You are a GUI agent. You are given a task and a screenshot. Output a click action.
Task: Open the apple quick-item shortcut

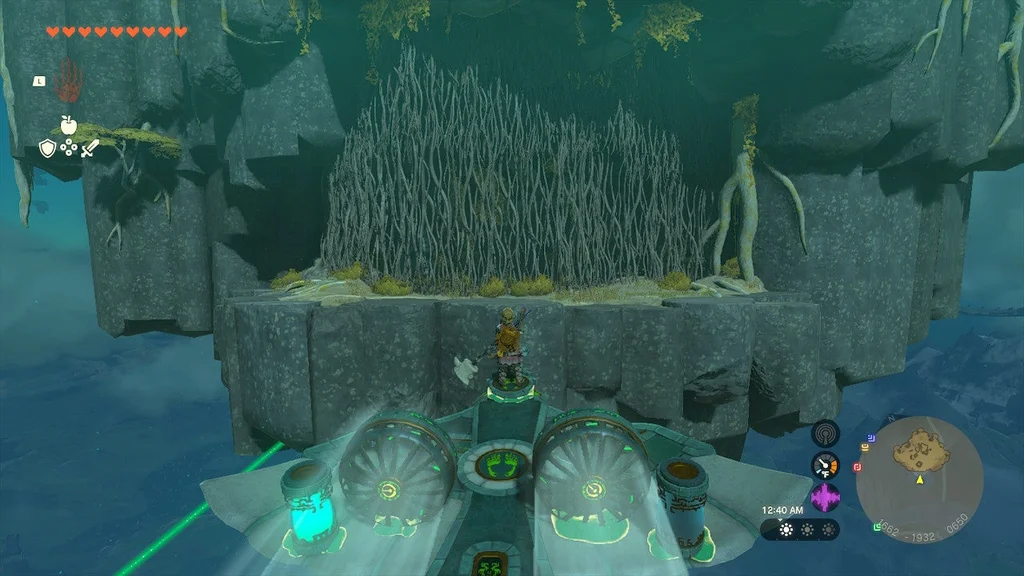[68, 125]
